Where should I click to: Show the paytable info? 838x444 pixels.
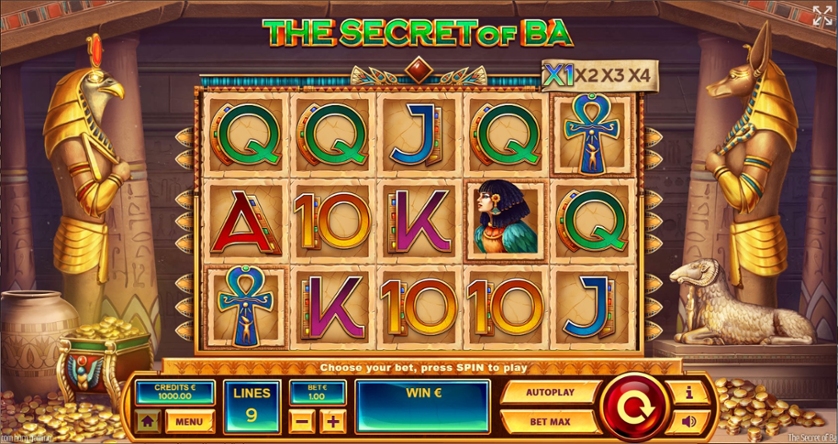tap(689, 391)
